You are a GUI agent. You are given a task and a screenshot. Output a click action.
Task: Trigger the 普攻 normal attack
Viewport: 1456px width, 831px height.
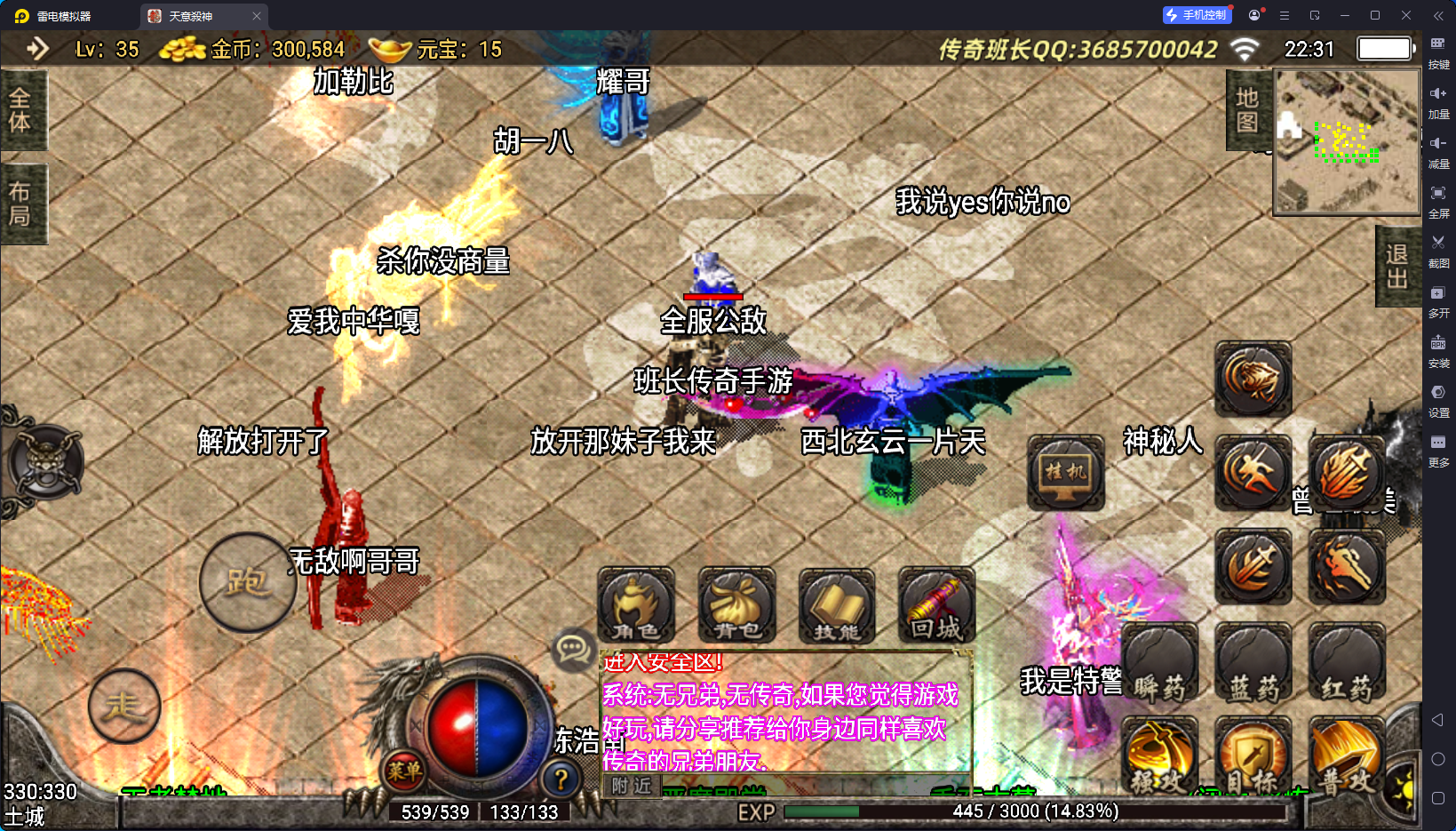point(1347,756)
